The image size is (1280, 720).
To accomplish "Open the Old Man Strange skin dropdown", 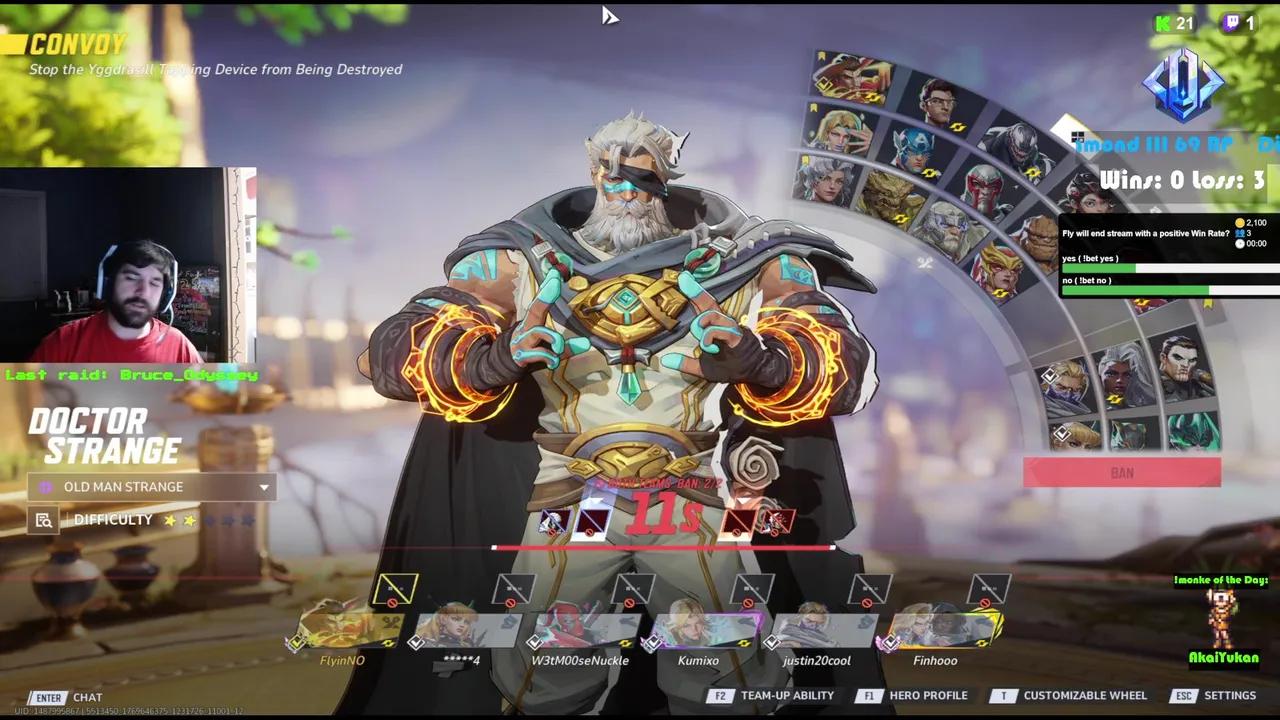I will click(x=150, y=487).
